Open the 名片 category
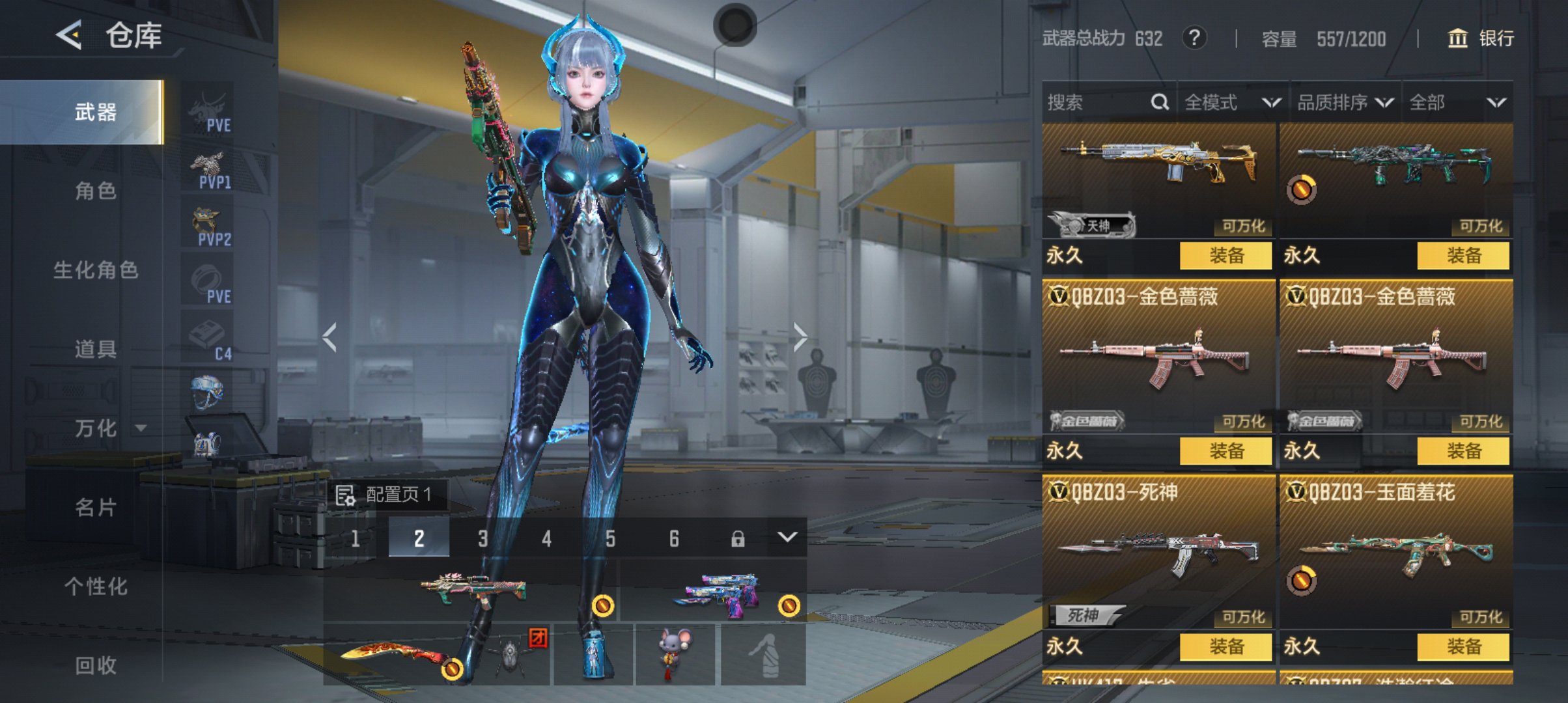Viewport: 1568px width, 703px height. [x=96, y=507]
